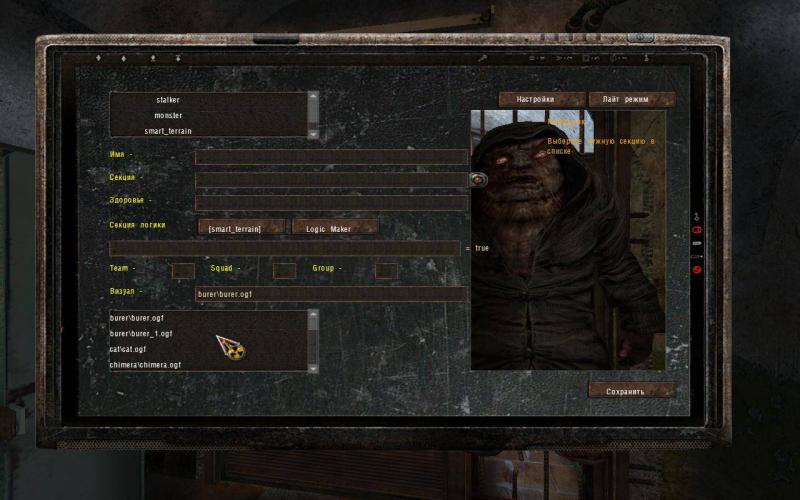Choose the monster entry in the type list
800x500 pixels.
[x=167, y=116]
